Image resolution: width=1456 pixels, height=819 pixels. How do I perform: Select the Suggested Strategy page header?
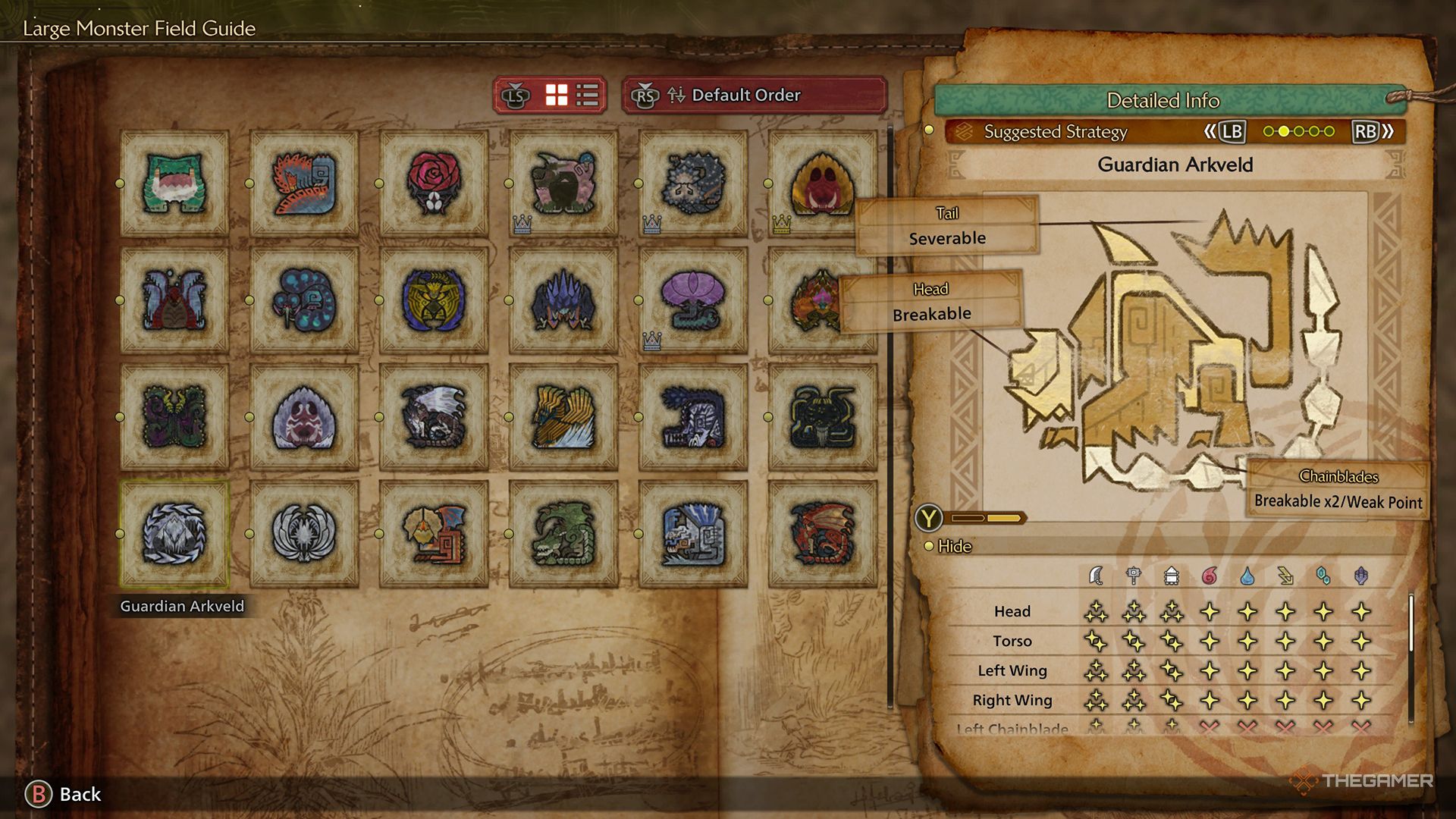[x=1055, y=132]
